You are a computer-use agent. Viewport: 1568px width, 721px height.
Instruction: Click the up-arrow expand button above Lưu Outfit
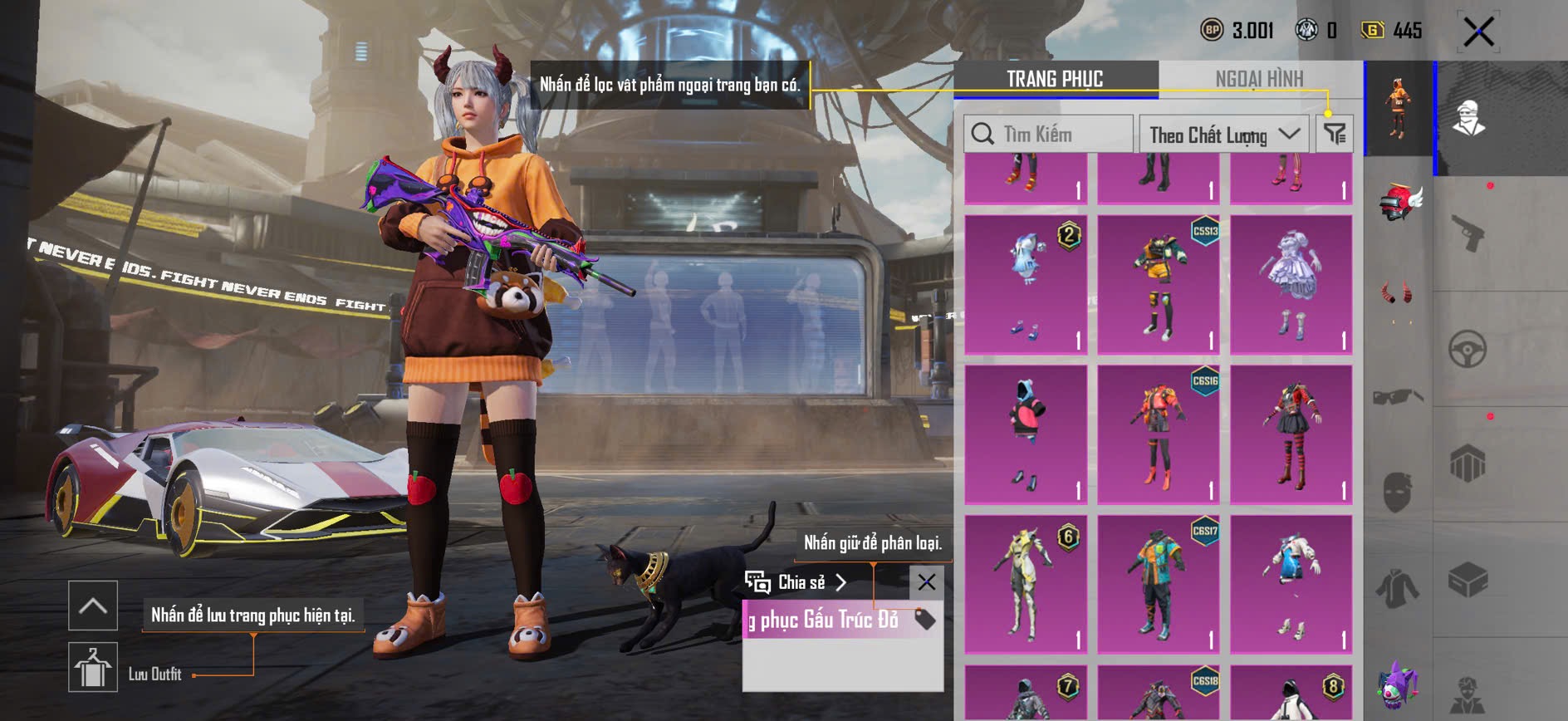[x=92, y=606]
